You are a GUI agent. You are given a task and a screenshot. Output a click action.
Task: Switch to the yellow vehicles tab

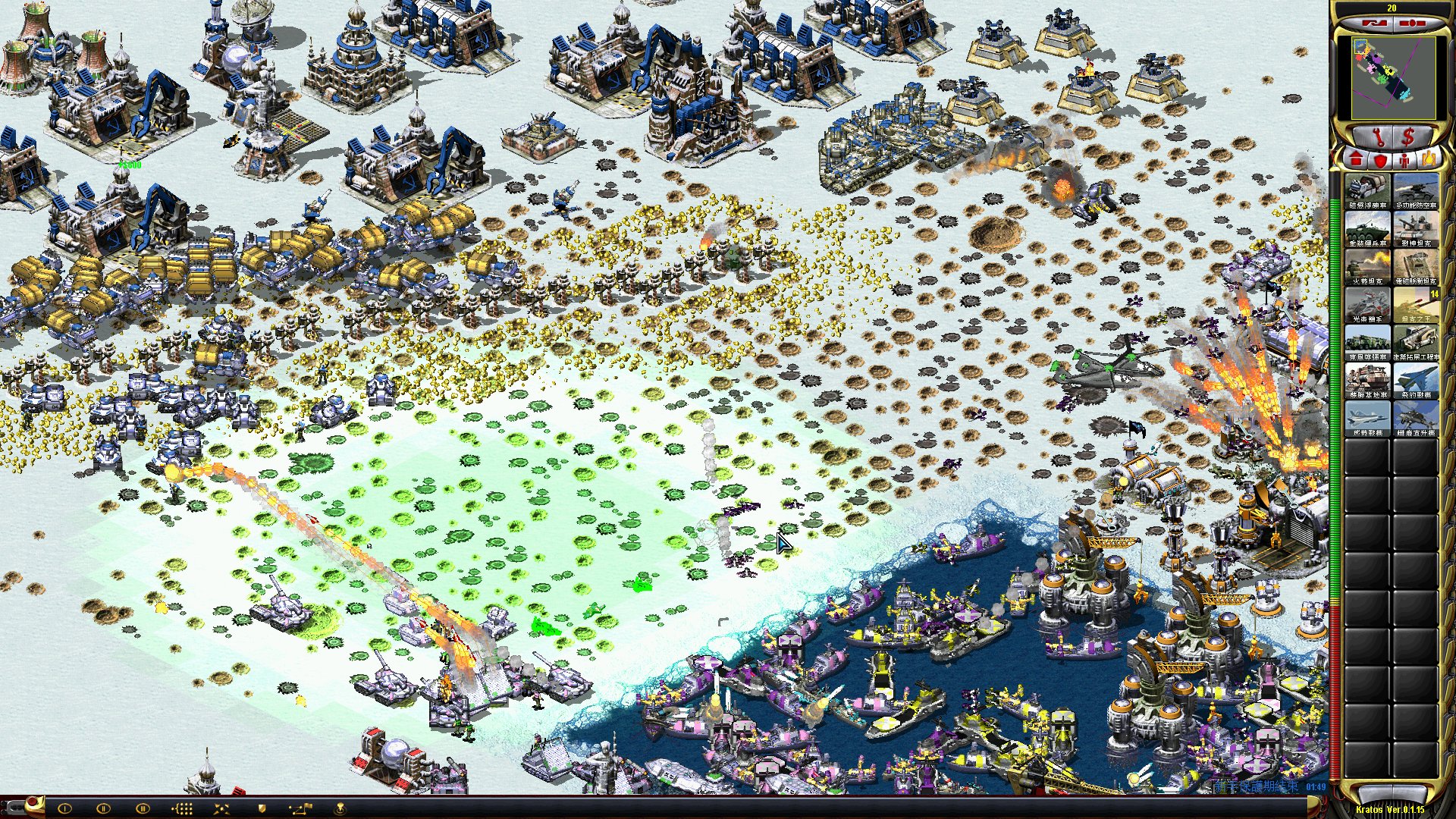pos(1428,160)
